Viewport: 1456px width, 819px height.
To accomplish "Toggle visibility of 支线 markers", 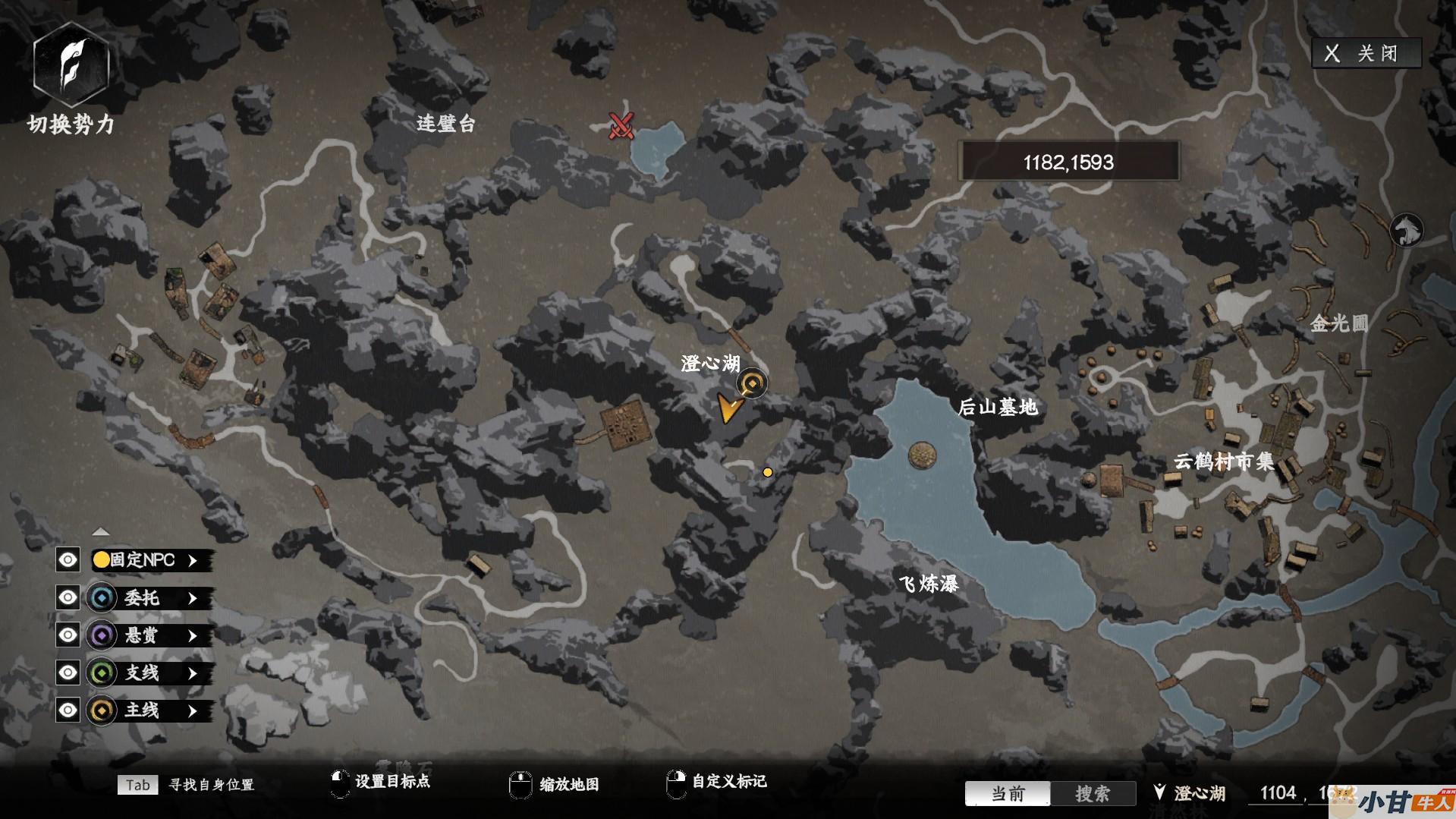I will (x=68, y=673).
